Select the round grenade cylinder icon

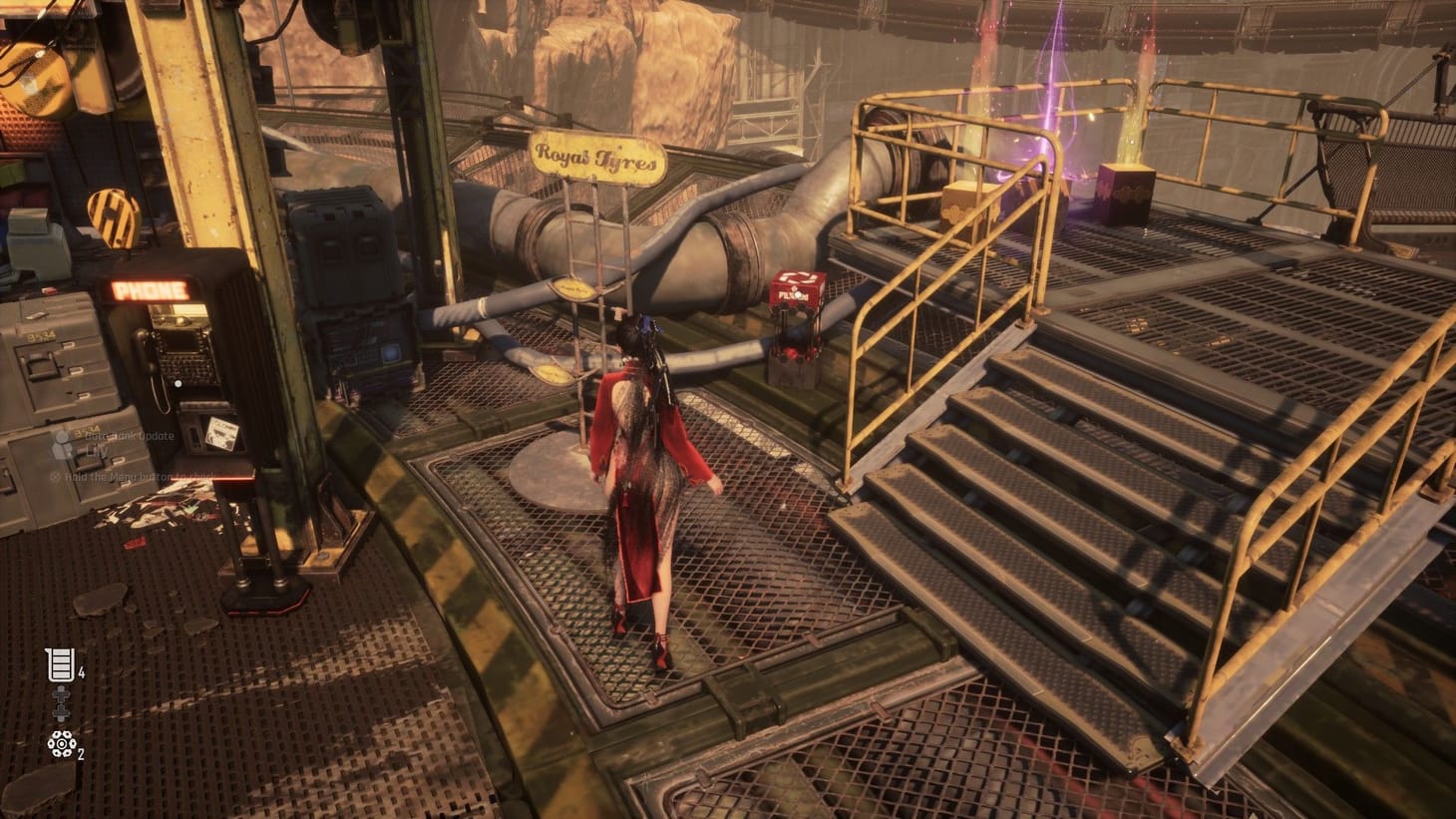tap(60, 744)
